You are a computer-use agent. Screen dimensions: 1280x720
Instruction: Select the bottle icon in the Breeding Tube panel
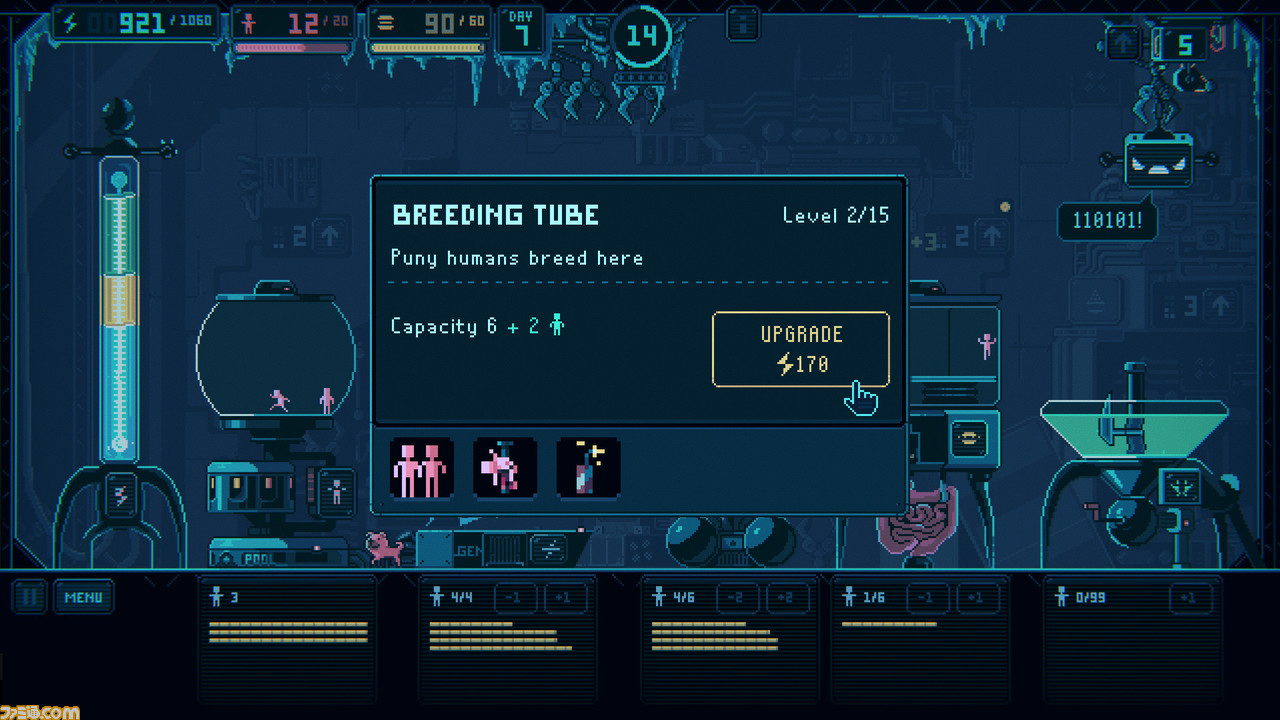[x=588, y=468]
